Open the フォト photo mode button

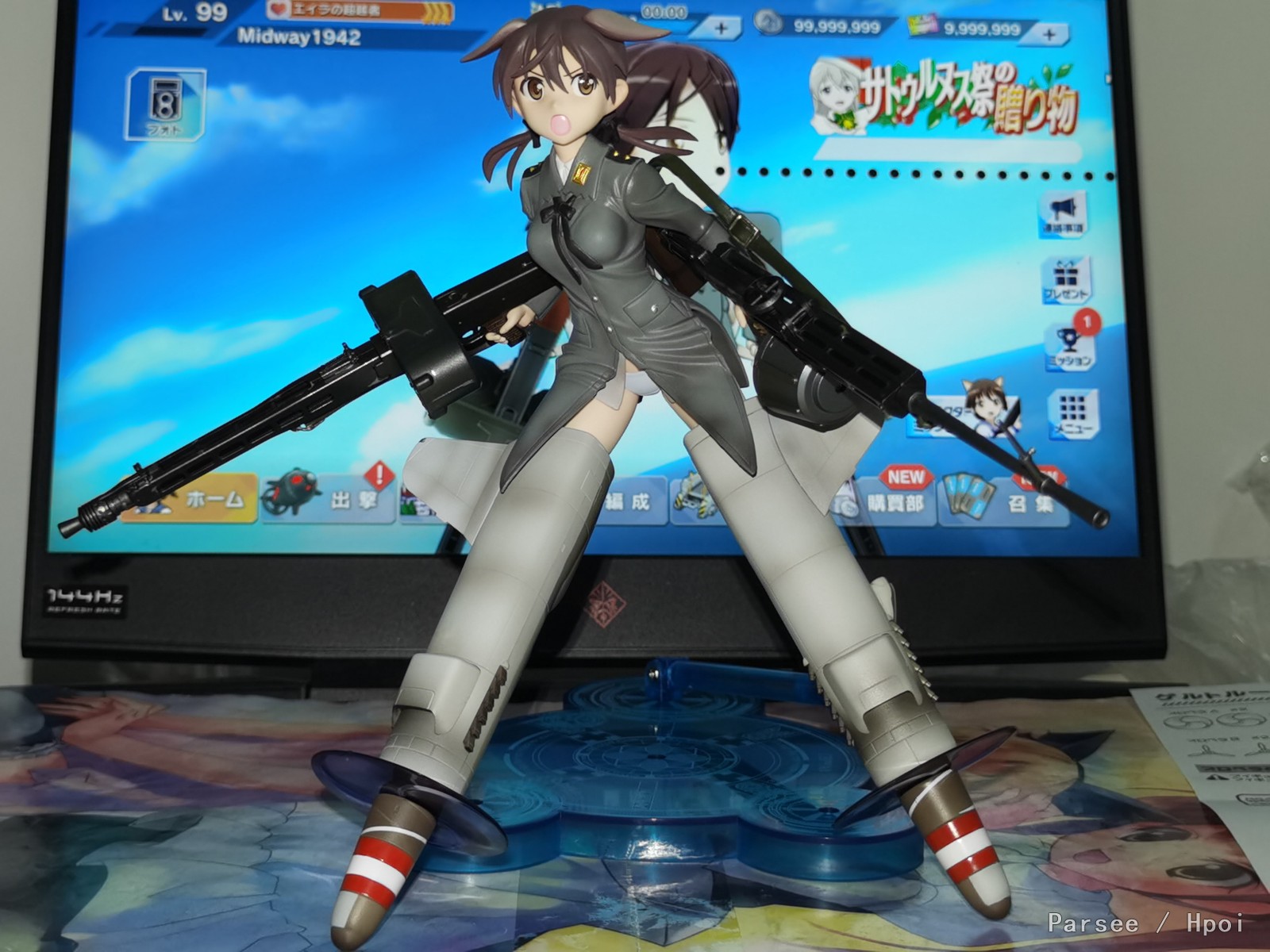(166, 104)
